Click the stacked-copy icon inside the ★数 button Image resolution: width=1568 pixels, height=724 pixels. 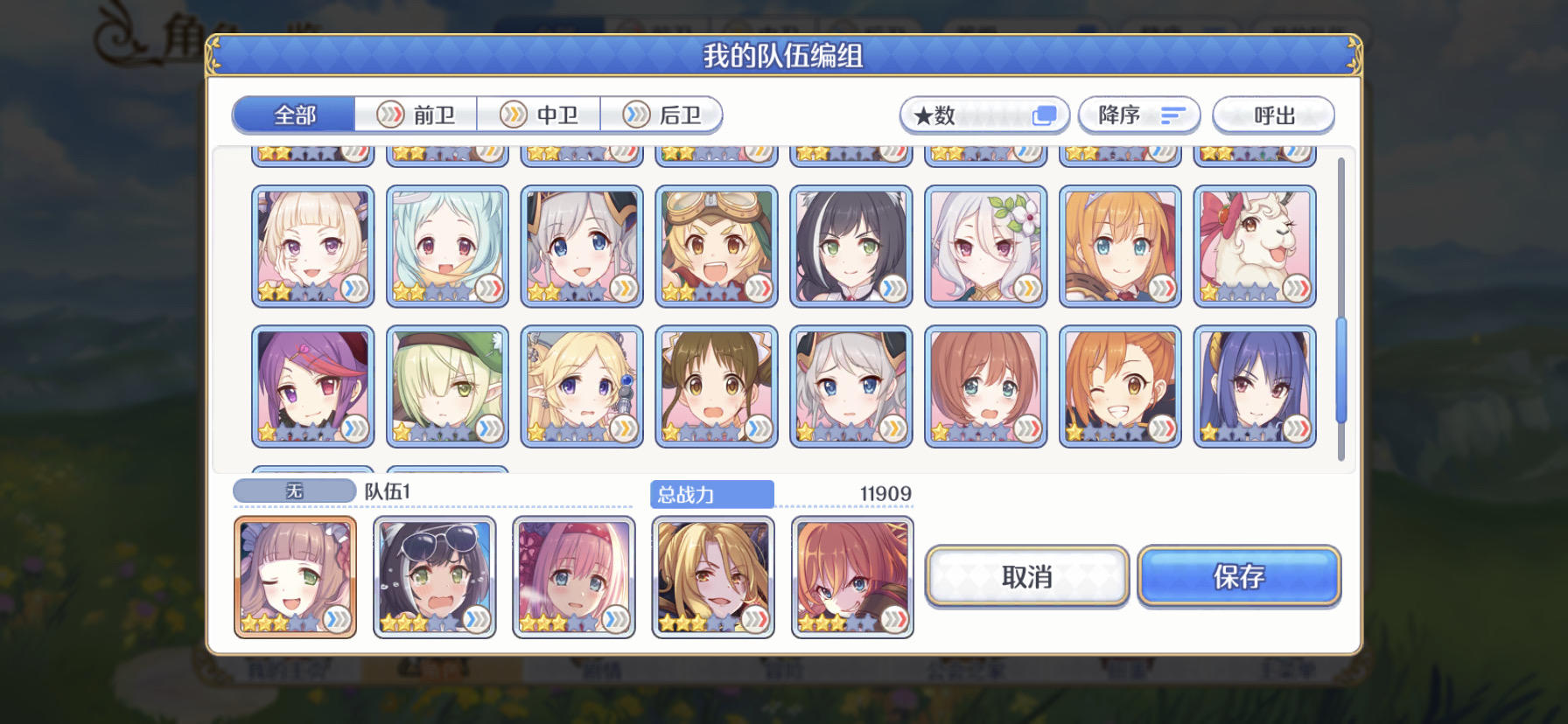(x=1043, y=115)
